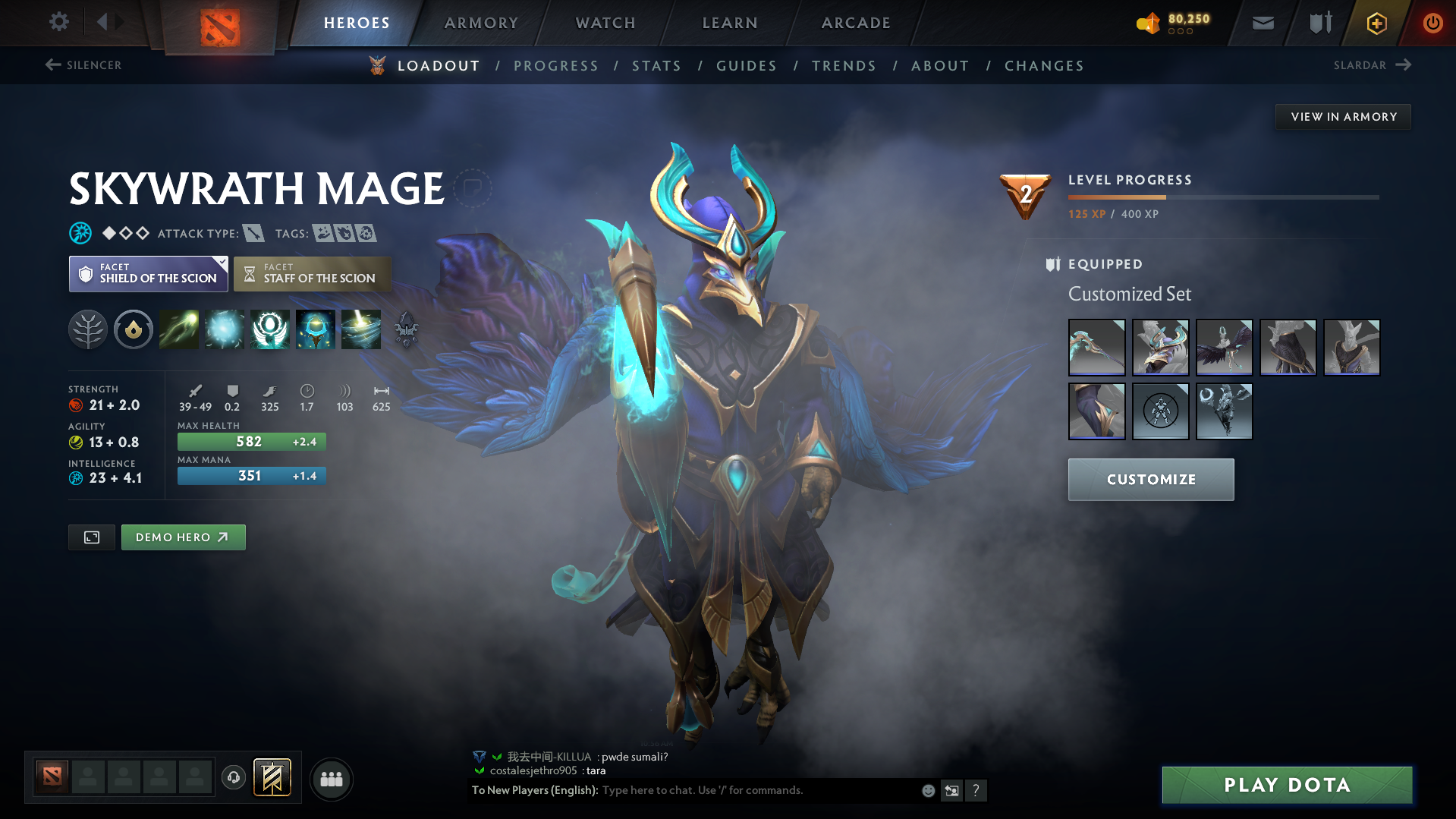This screenshot has height=819, width=1456.
Task: Open the hero talent tree icon
Action: (88, 329)
